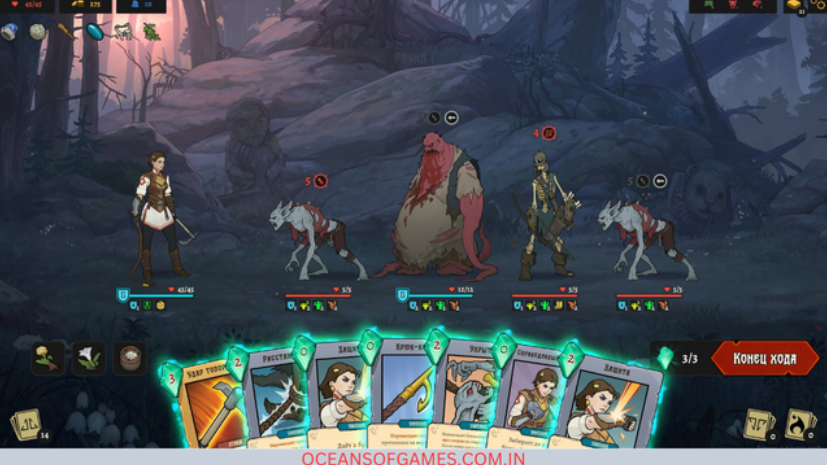Inspect the grey stone relic
The image size is (827, 465).
[37, 31]
